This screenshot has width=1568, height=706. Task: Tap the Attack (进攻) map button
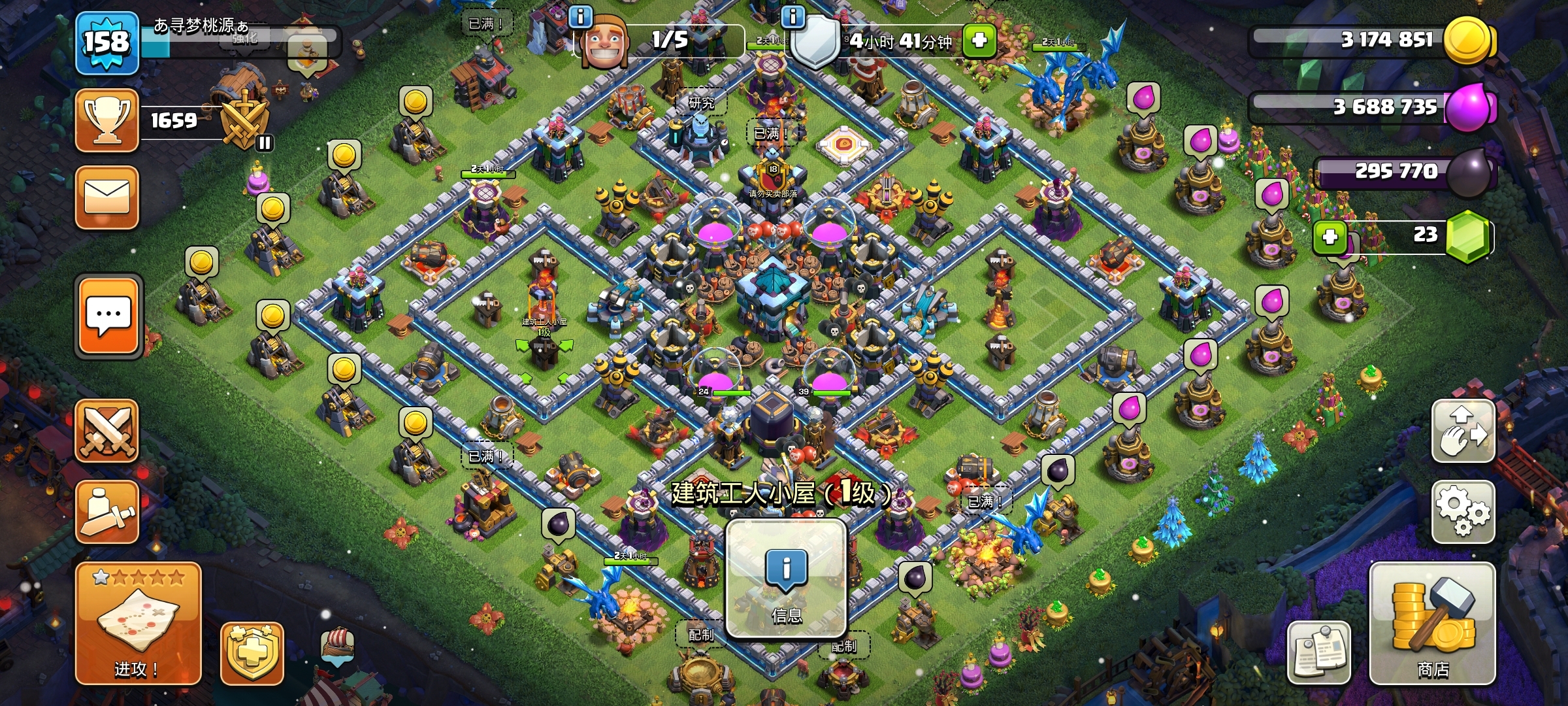click(x=138, y=624)
